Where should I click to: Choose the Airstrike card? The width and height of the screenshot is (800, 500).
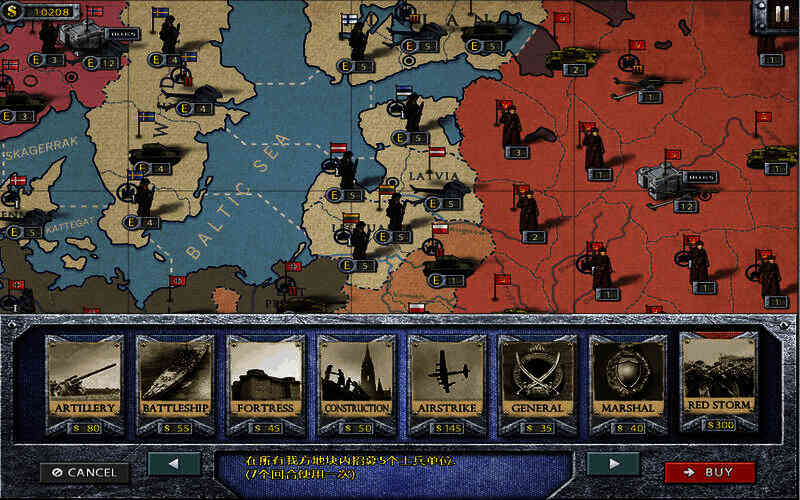click(446, 381)
